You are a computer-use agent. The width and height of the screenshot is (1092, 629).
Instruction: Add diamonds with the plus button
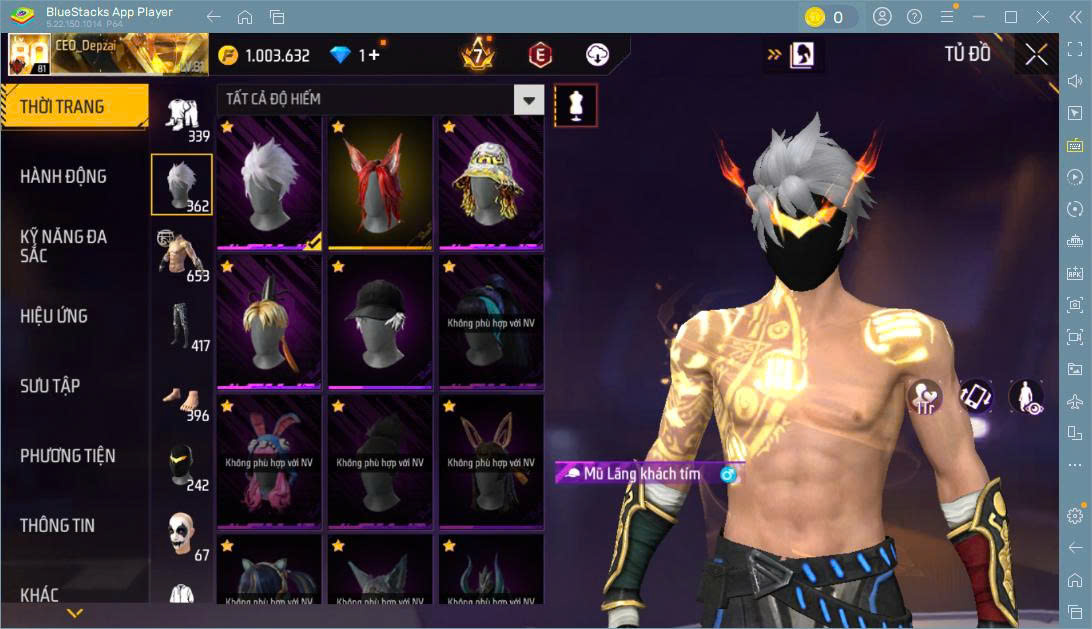tap(374, 55)
